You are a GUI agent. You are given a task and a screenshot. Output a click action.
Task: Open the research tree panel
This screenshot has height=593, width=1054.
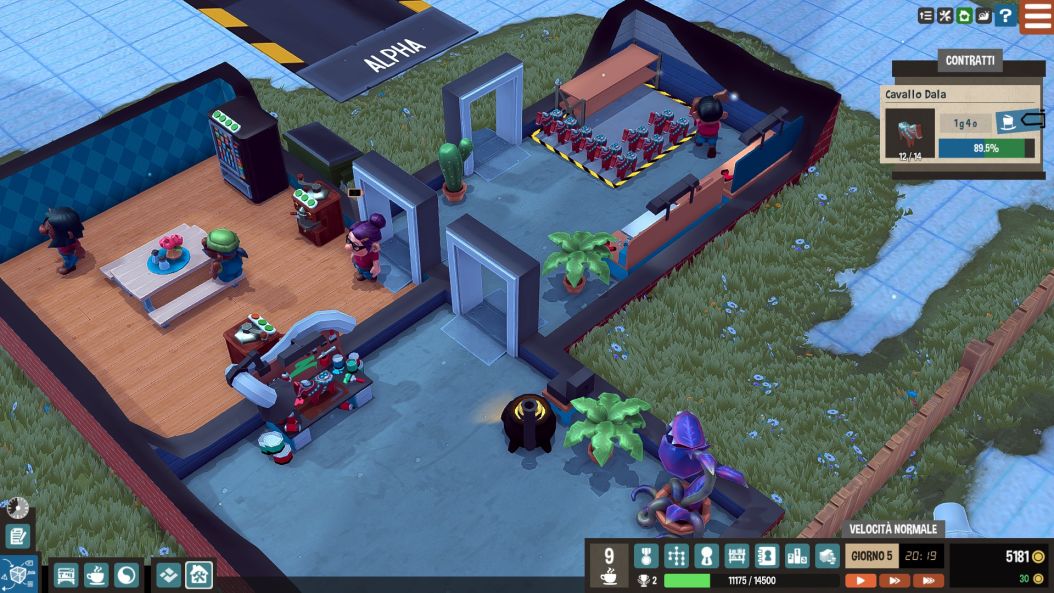coord(676,556)
